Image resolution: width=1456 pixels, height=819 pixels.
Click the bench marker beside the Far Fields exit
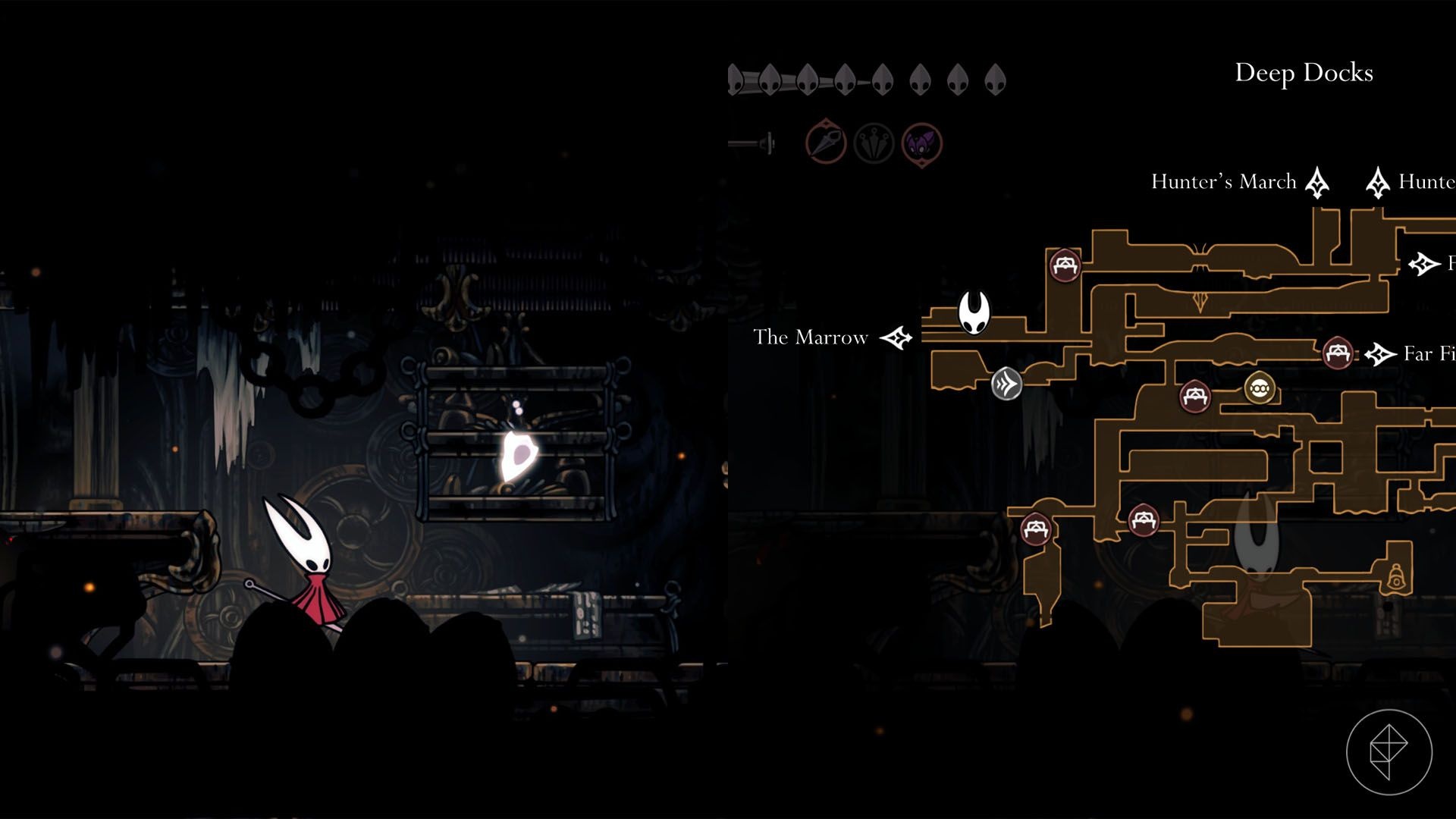coord(1337,353)
